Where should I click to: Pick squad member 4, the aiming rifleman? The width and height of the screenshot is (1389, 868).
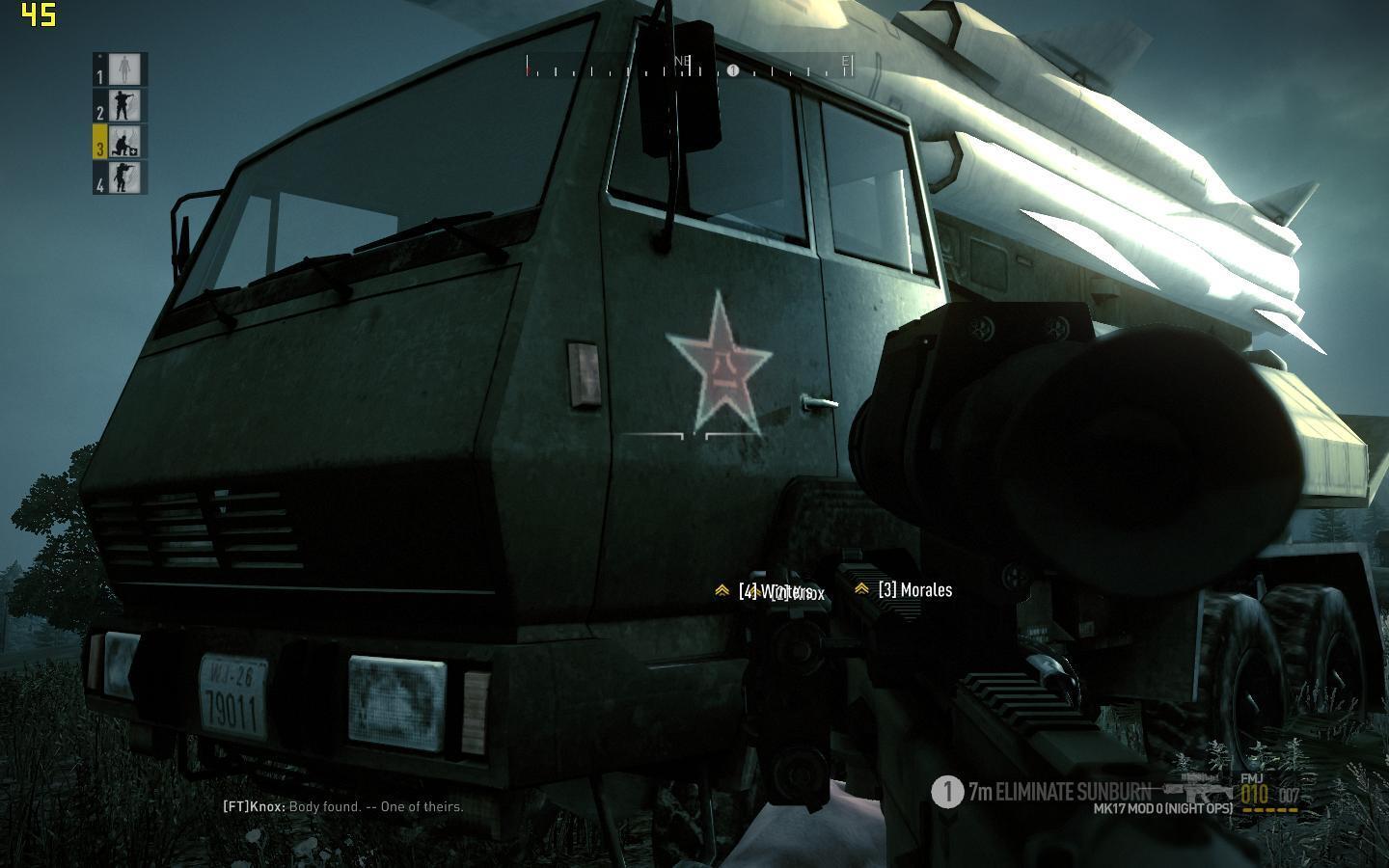122,177
